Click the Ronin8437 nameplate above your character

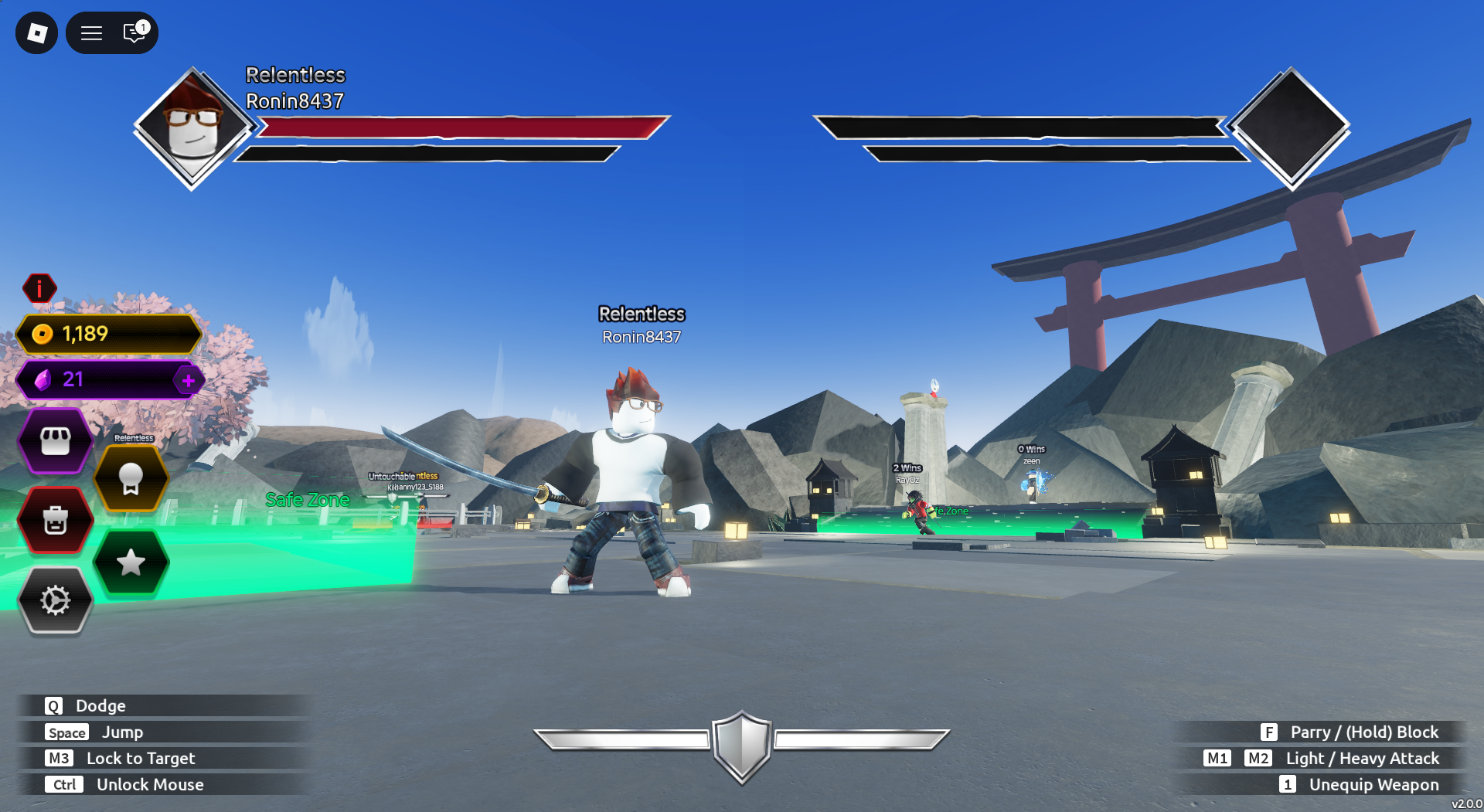click(642, 336)
